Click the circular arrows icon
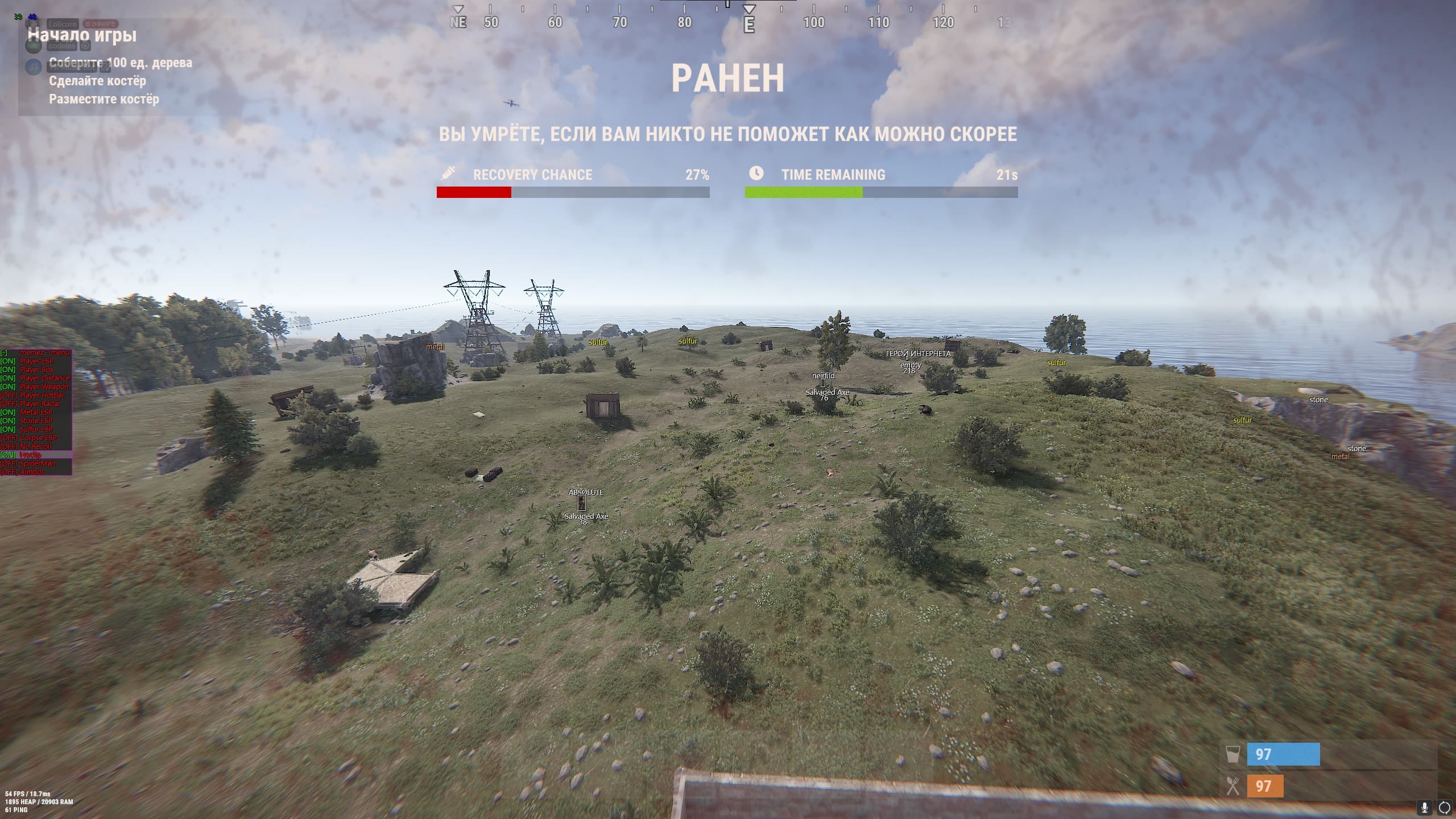The height and width of the screenshot is (819, 1456). [x=1444, y=807]
